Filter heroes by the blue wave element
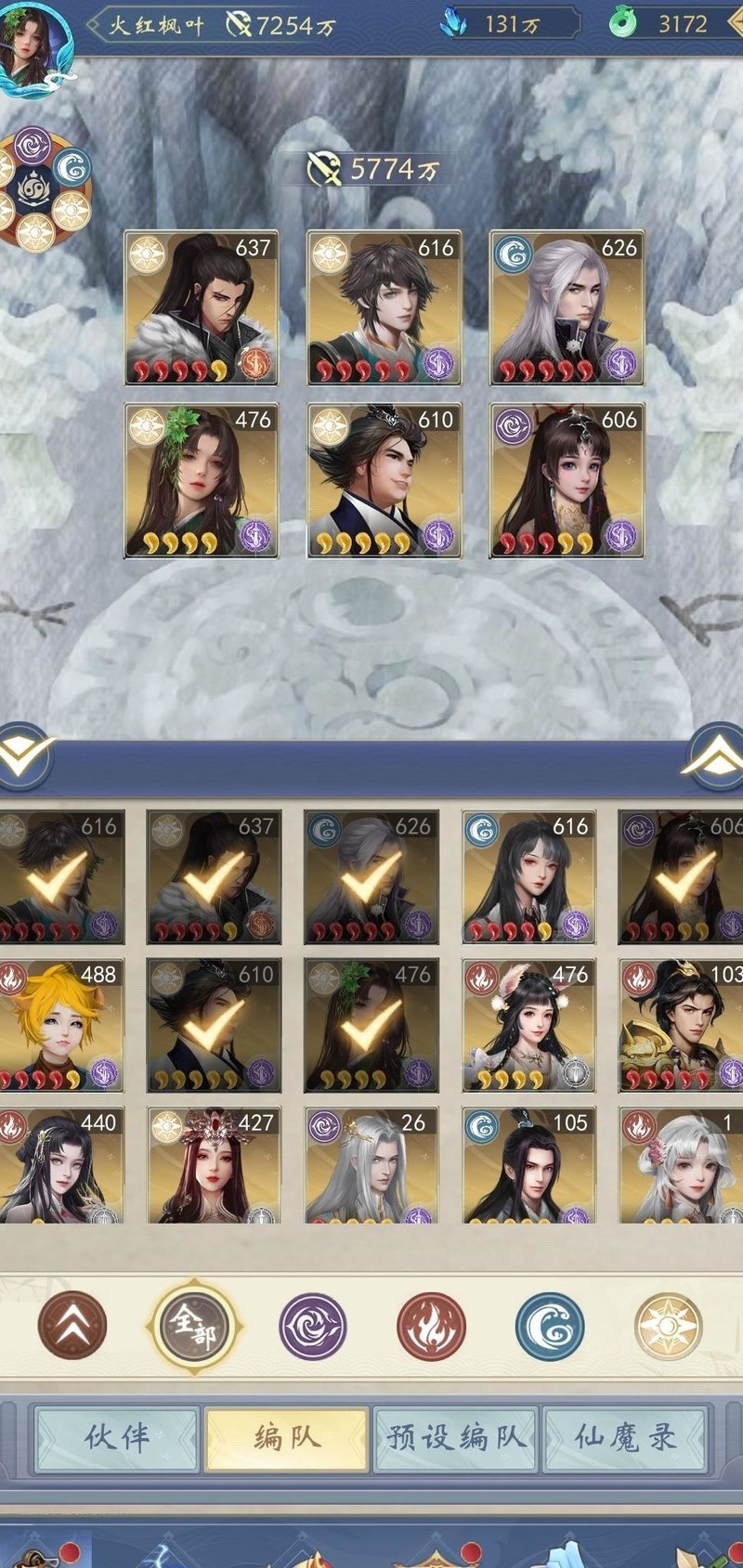The height and width of the screenshot is (1568, 743). click(550, 1326)
